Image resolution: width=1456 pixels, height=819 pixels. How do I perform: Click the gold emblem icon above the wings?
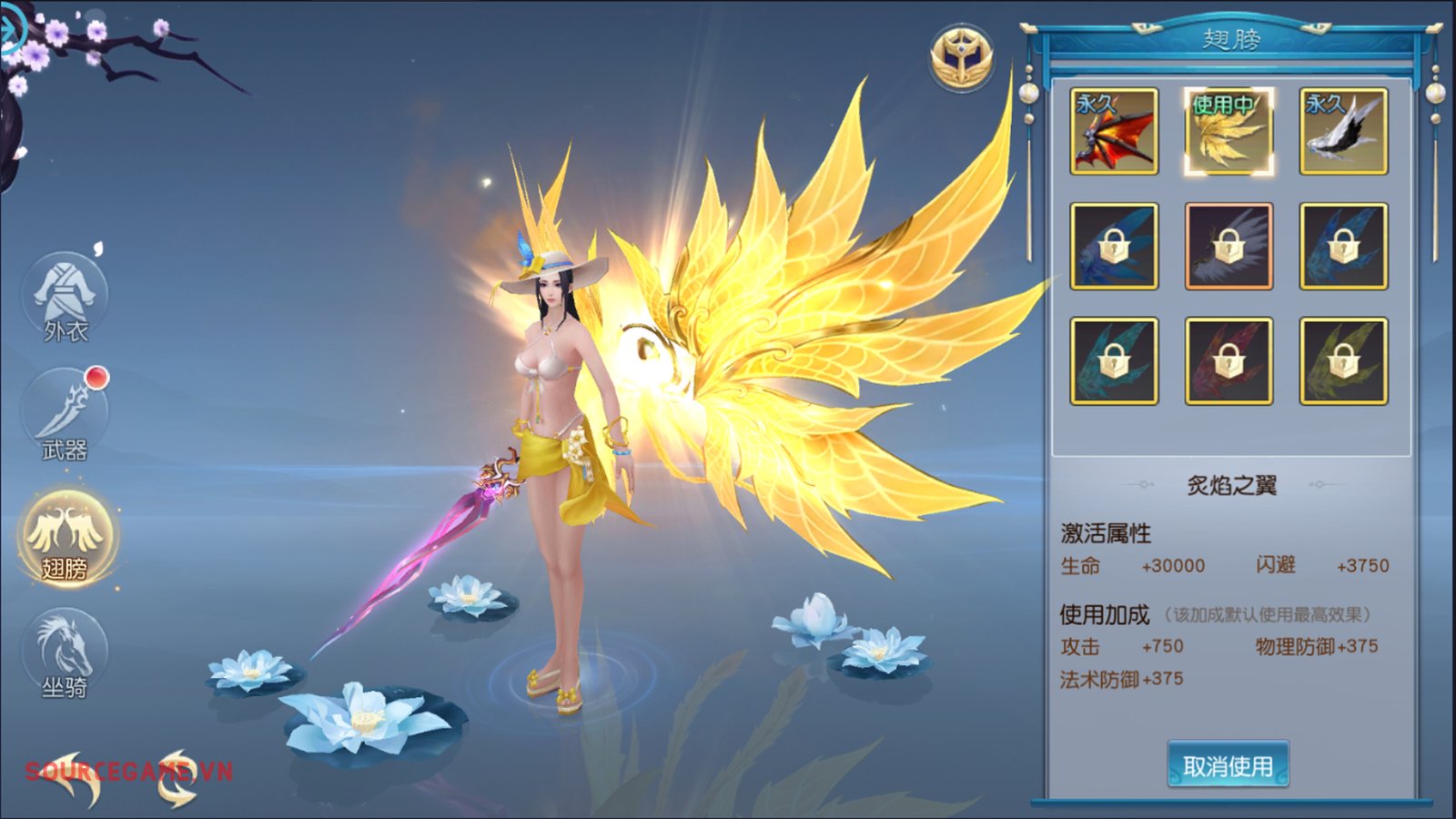tap(961, 58)
